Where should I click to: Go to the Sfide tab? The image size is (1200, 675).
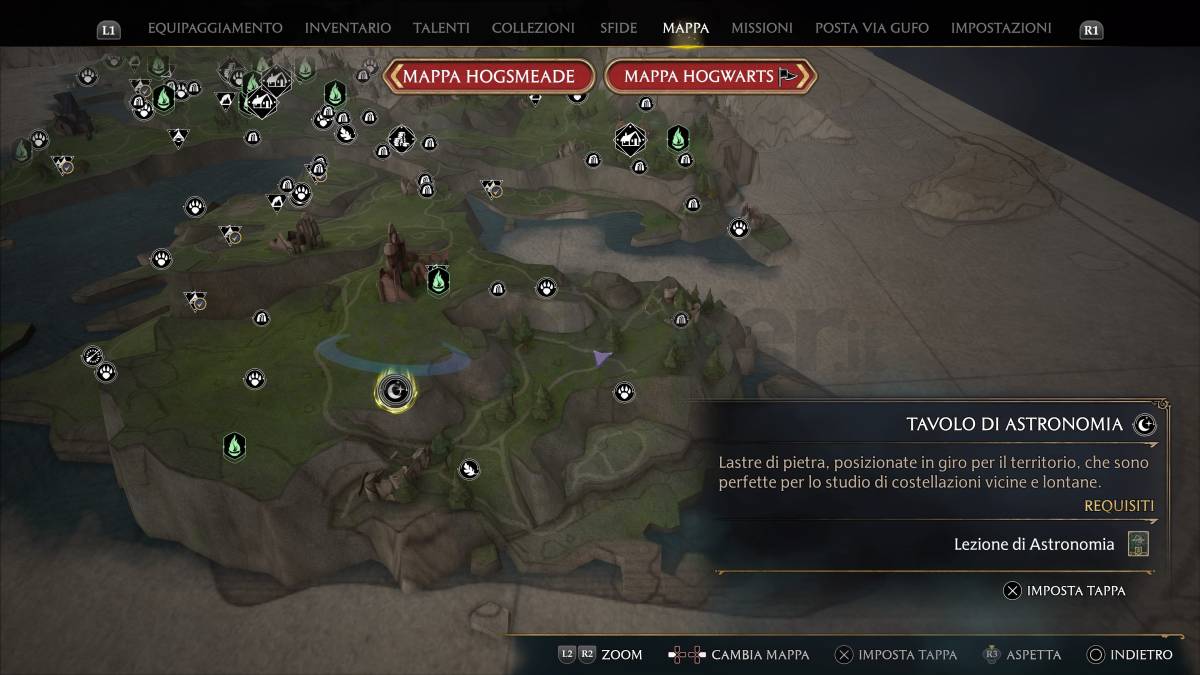618,28
